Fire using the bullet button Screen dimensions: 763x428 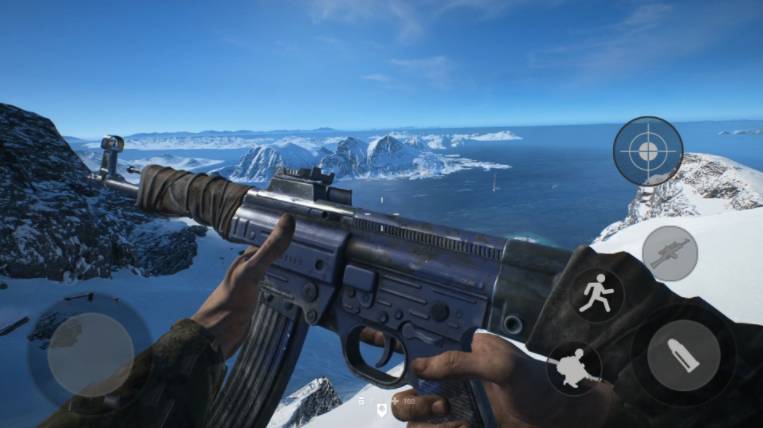[x=683, y=354]
